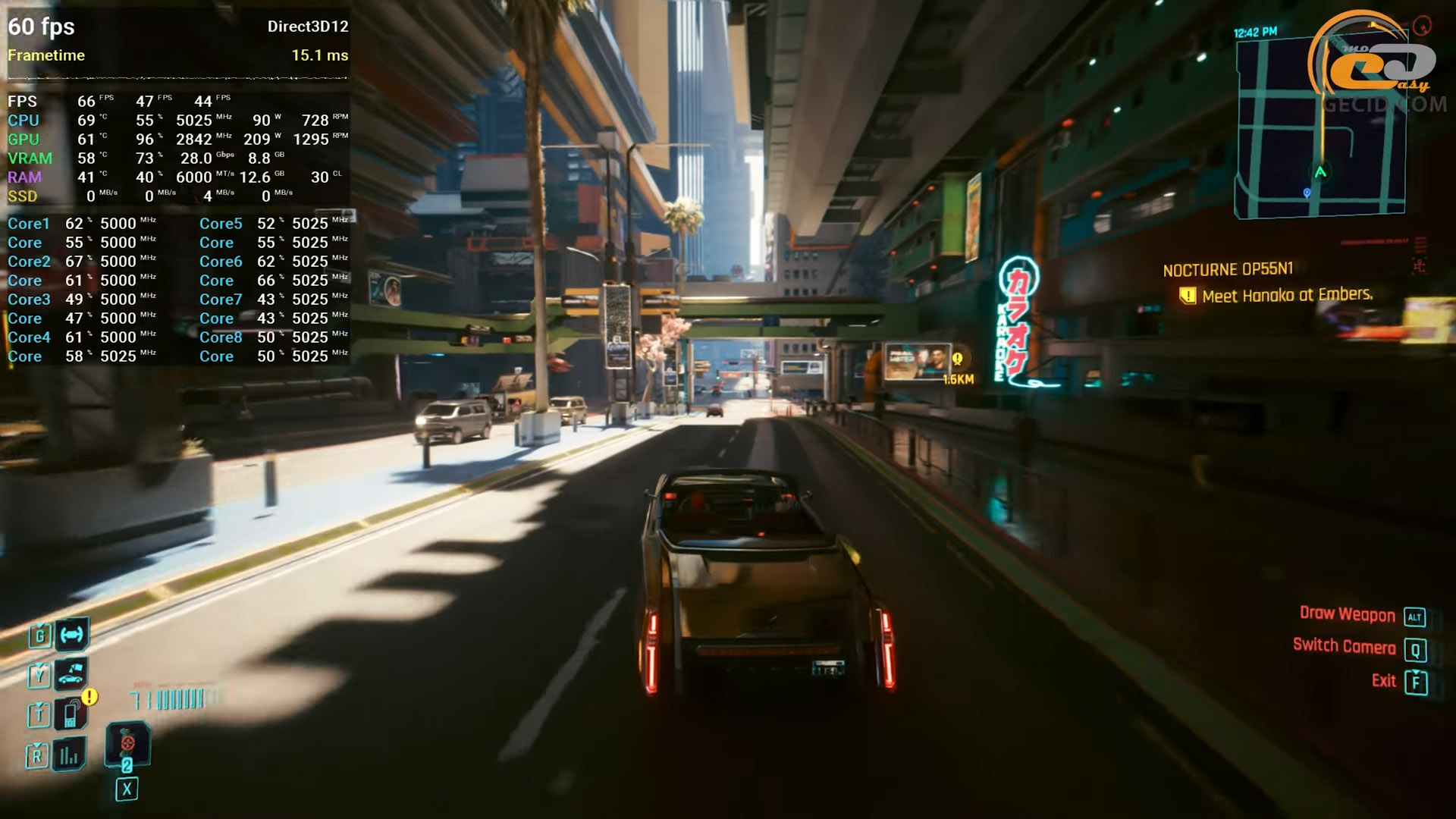Screen dimensions: 1456x819
Task: Open the radio equalizer bars icon
Action: point(69,755)
